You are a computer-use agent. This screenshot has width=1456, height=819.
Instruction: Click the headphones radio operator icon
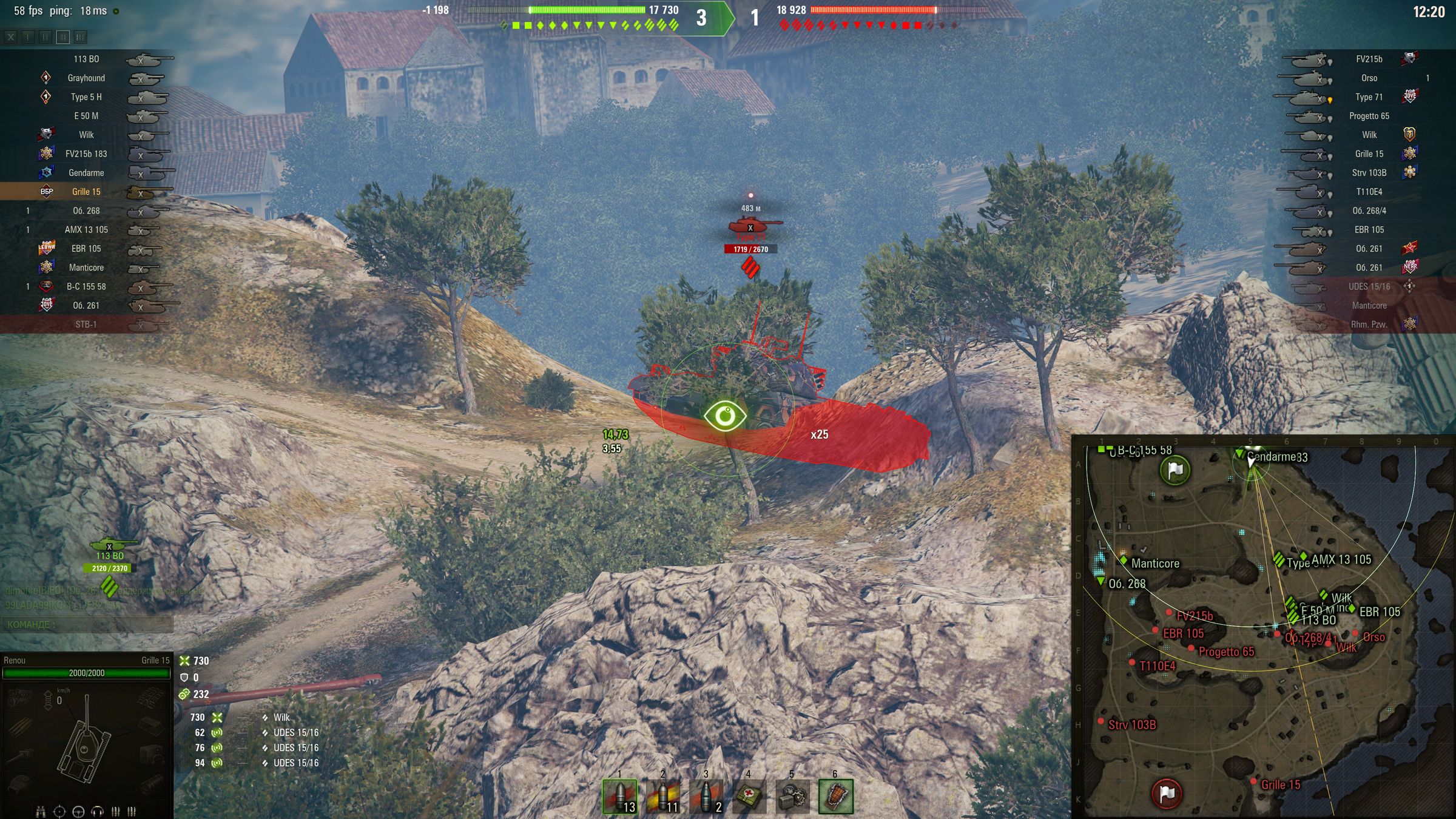click(97, 811)
